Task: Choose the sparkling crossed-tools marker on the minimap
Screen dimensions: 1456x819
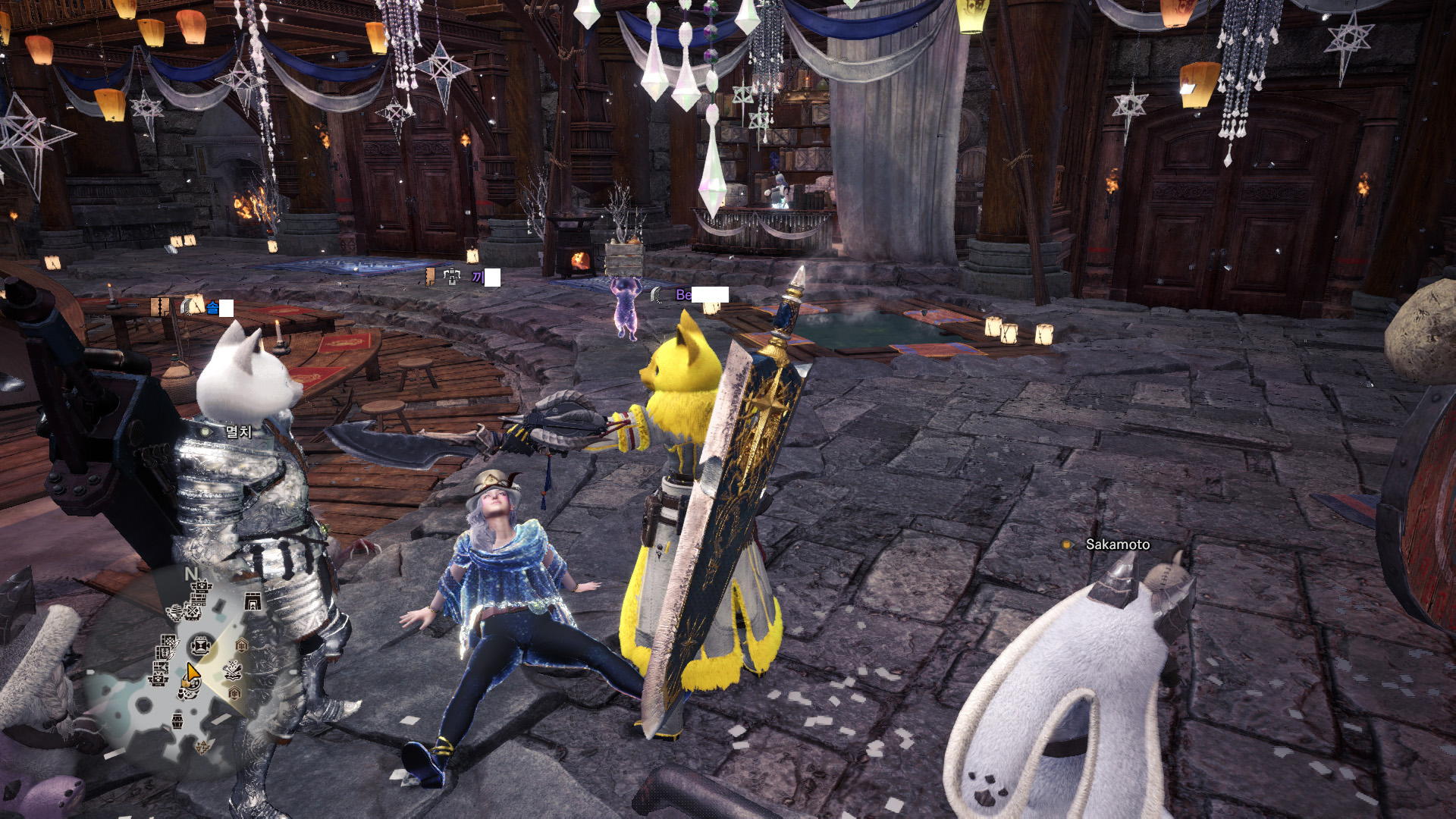Action: pyautogui.click(x=233, y=670)
